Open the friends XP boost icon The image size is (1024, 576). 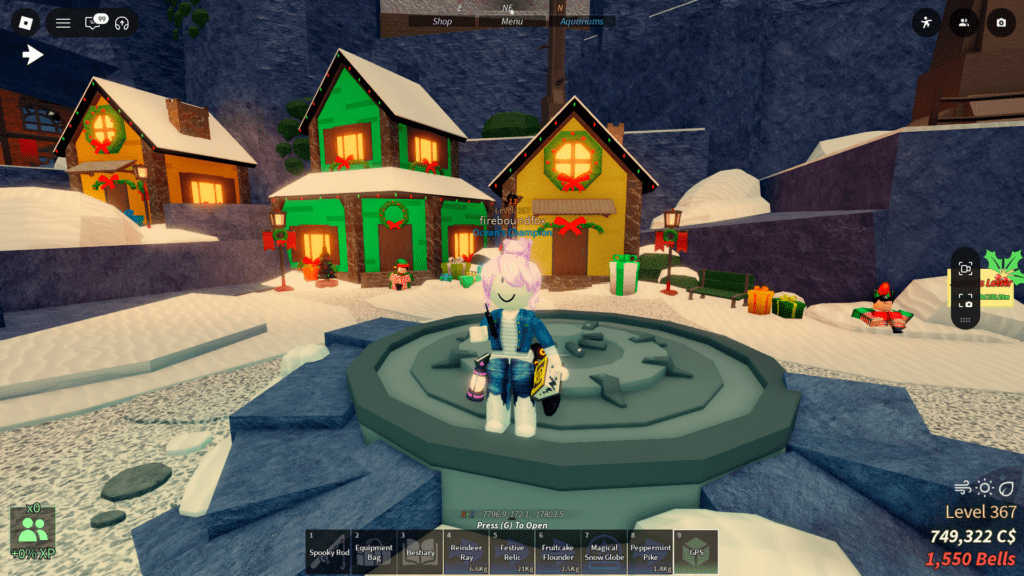33,532
